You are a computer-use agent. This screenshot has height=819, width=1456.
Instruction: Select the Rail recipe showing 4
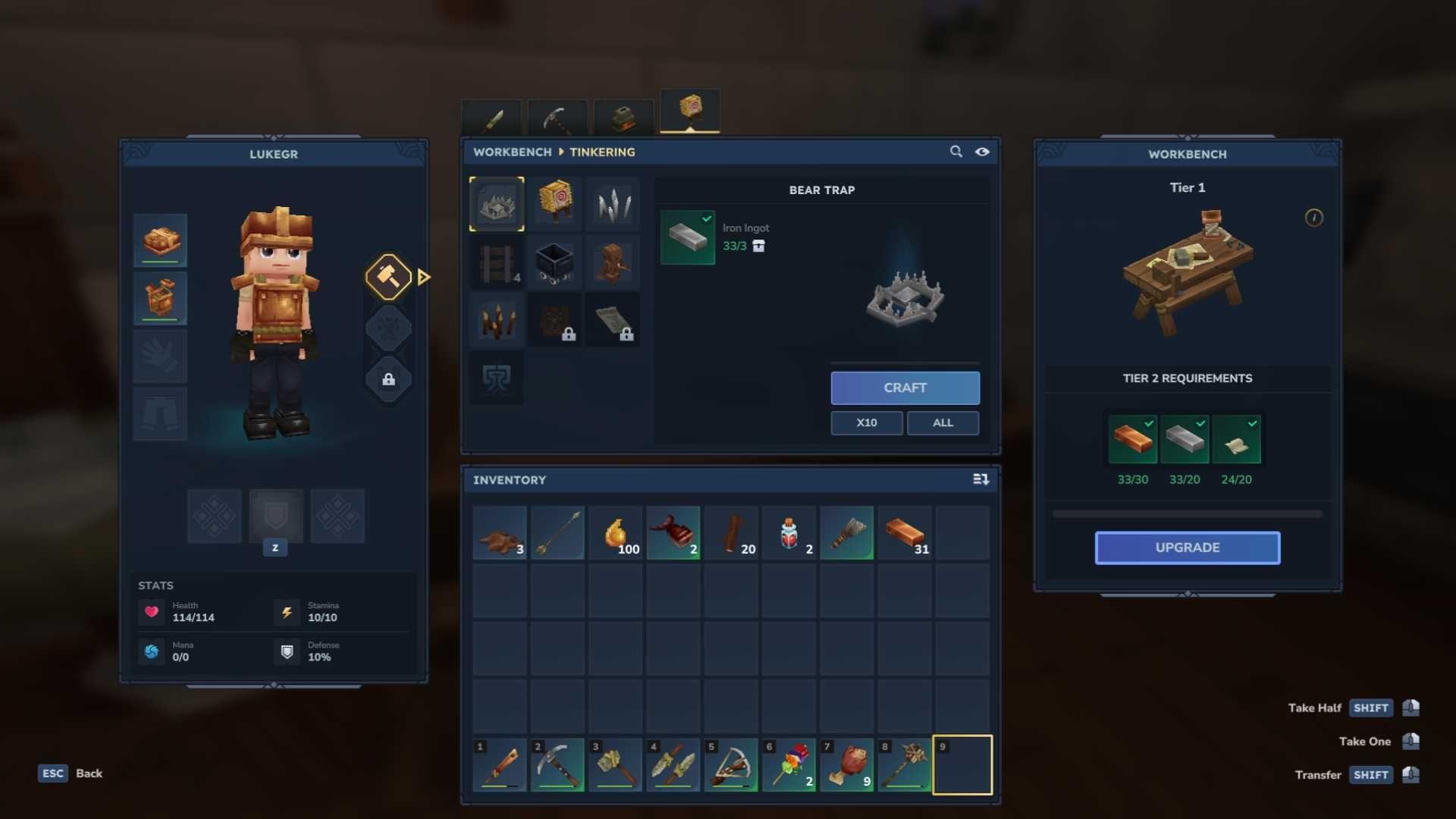(496, 262)
